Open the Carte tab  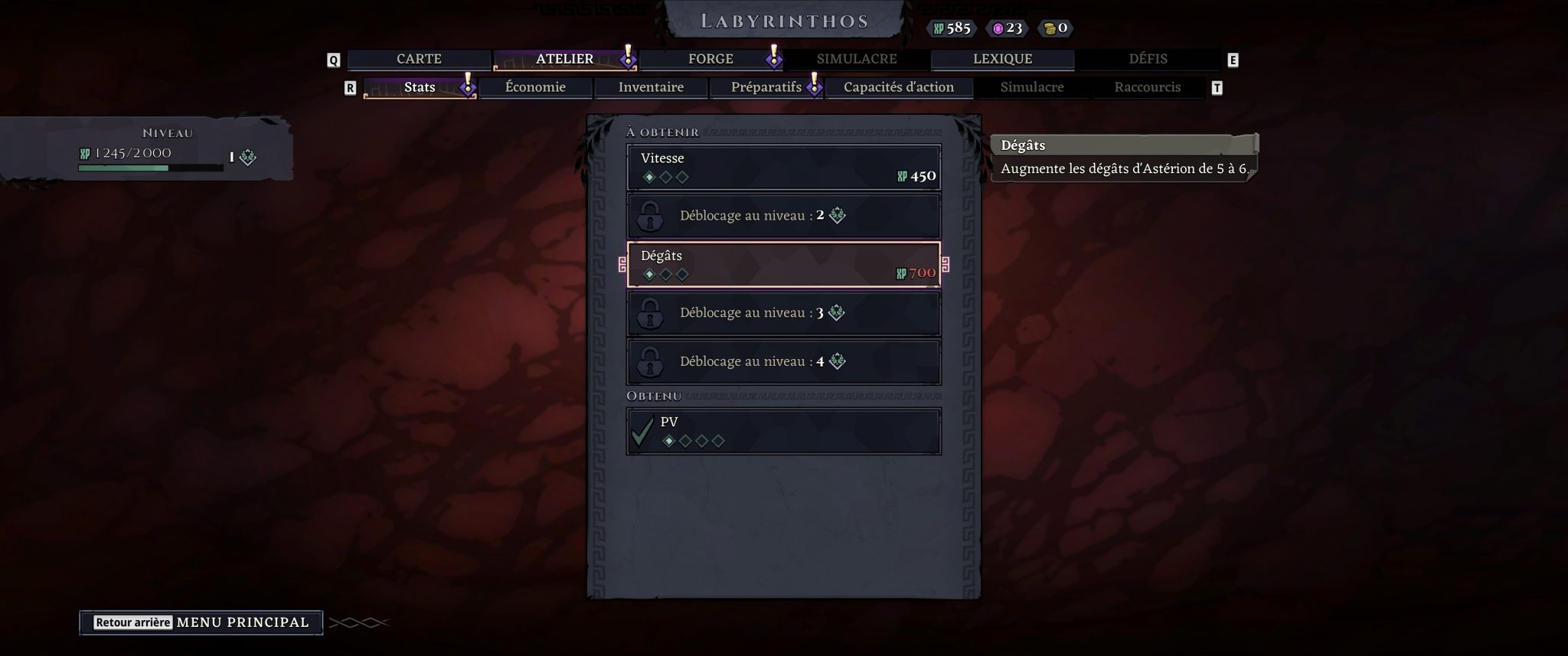tap(419, 59)
